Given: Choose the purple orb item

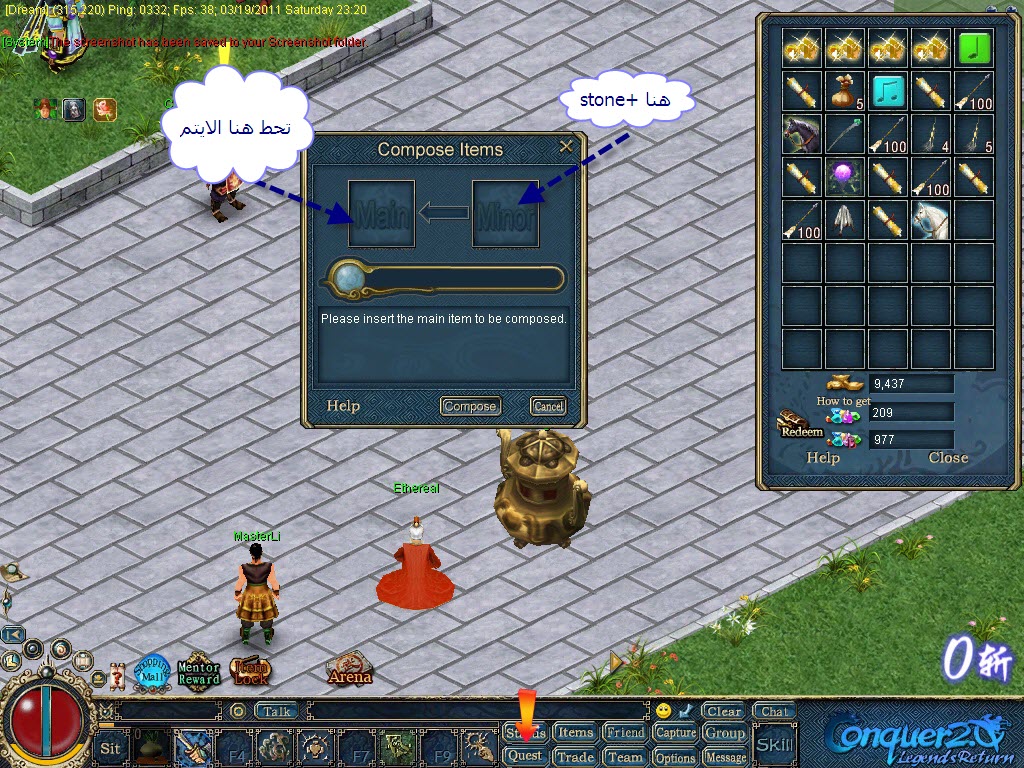Looking at the screenshot, I should (844, 177).
